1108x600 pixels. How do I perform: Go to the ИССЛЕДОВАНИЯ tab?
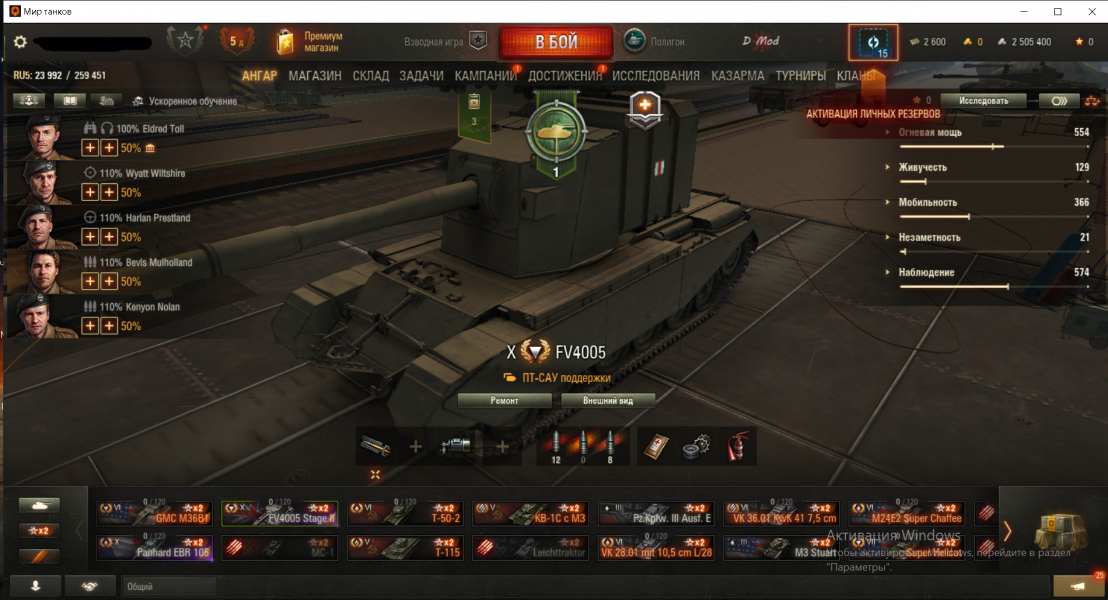pyautogui.click(x=656, y=76)
